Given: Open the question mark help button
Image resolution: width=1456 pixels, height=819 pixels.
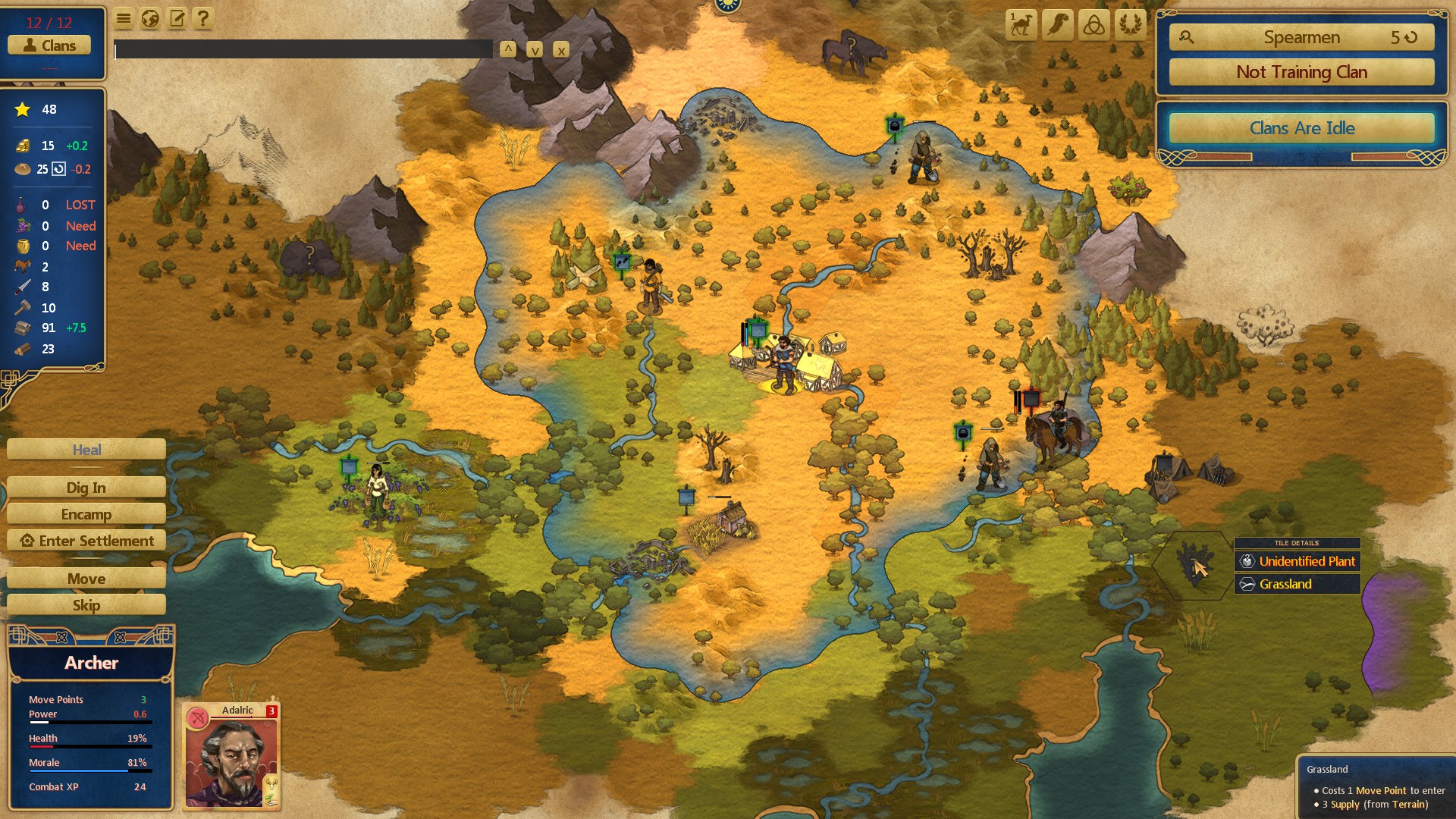Looking at the screenshot, I should (x=202, y=19).
